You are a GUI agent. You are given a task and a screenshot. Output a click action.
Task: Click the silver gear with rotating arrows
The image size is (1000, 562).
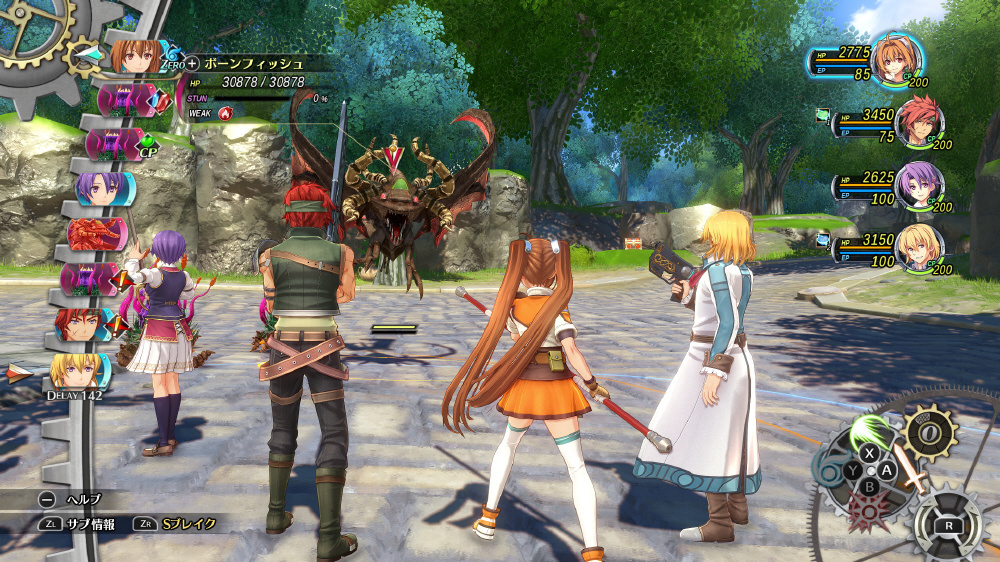pyautogui.click(x=948, y=524)
